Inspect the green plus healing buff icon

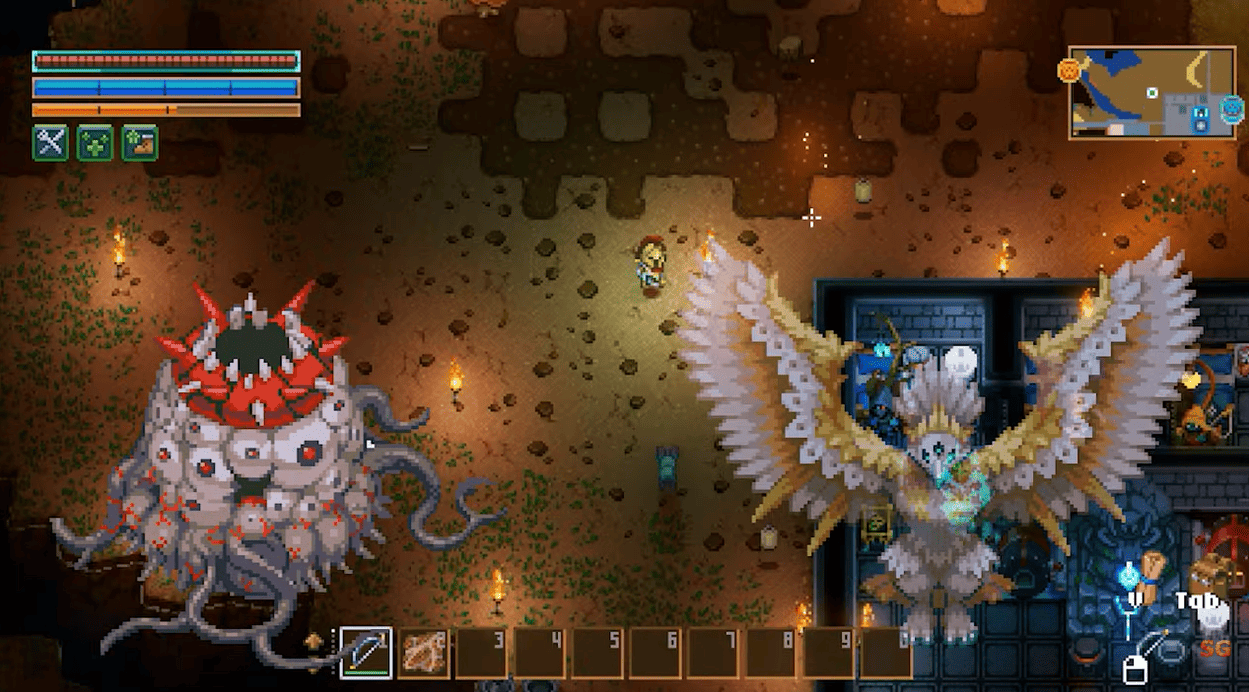(x=95, y=142)
